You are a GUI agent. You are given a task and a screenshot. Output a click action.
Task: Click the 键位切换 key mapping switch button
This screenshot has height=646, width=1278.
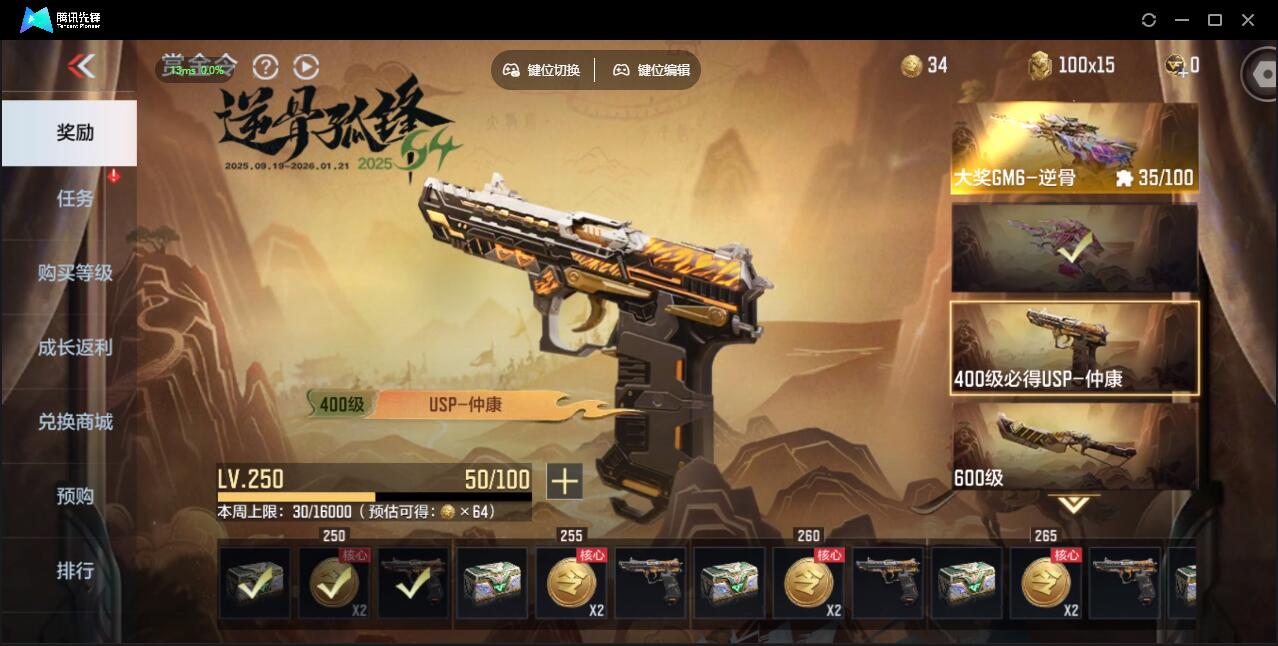(x=541, y=70)
